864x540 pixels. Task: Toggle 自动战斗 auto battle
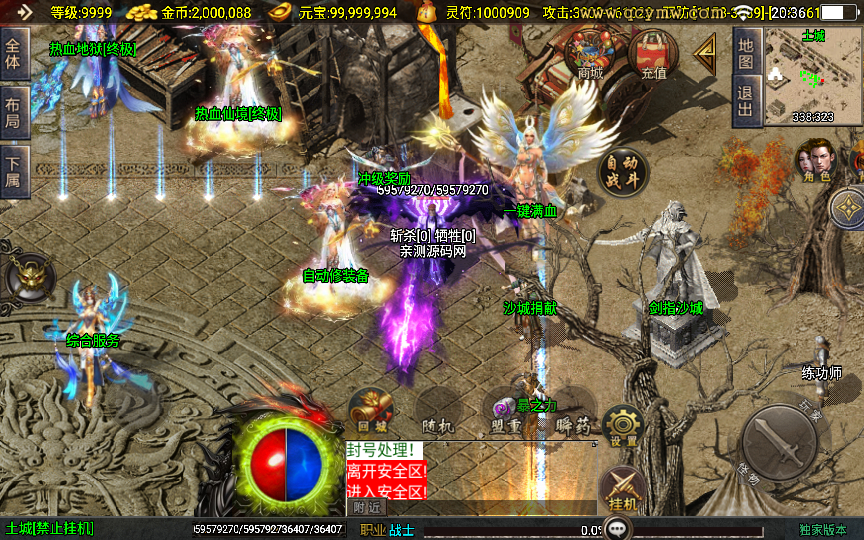click(x=623, y=172)
